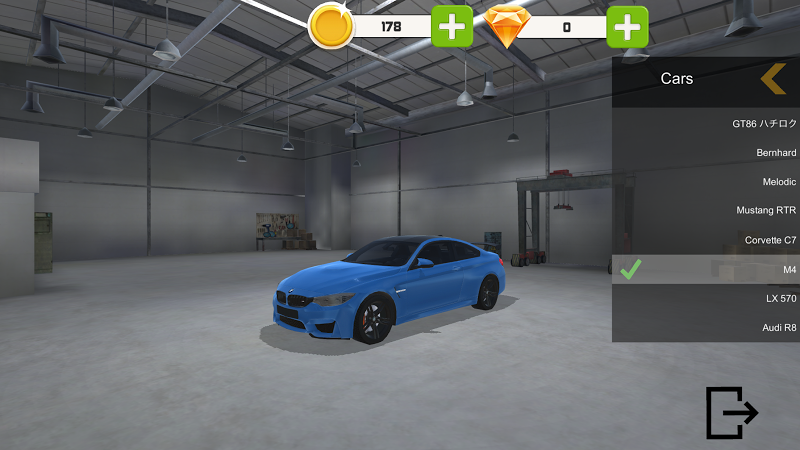Switch to the LX 570
Screen dimensions: 800x450
(x=705, y=298)
